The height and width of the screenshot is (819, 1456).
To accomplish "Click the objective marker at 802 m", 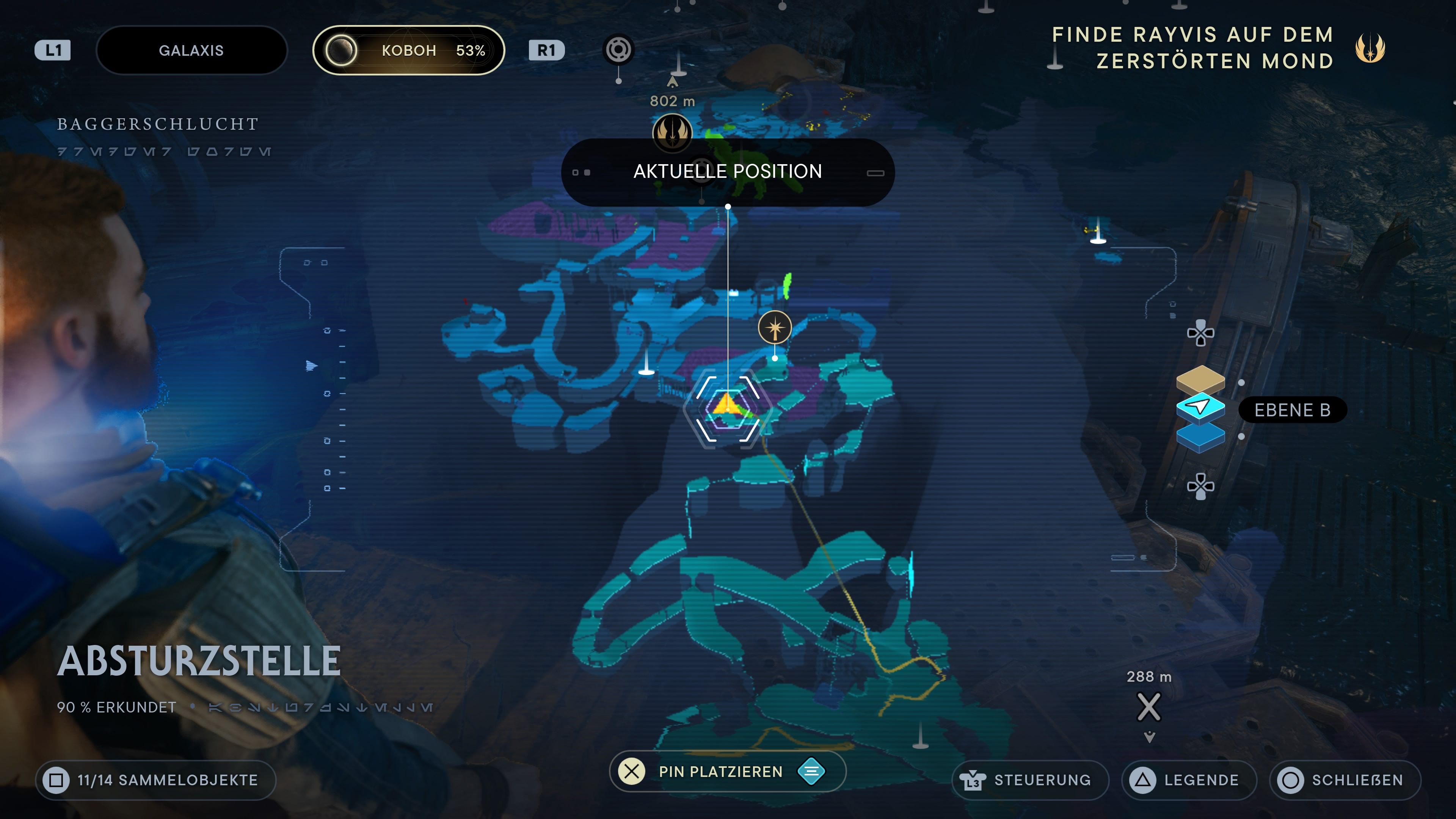I will 672,132.
